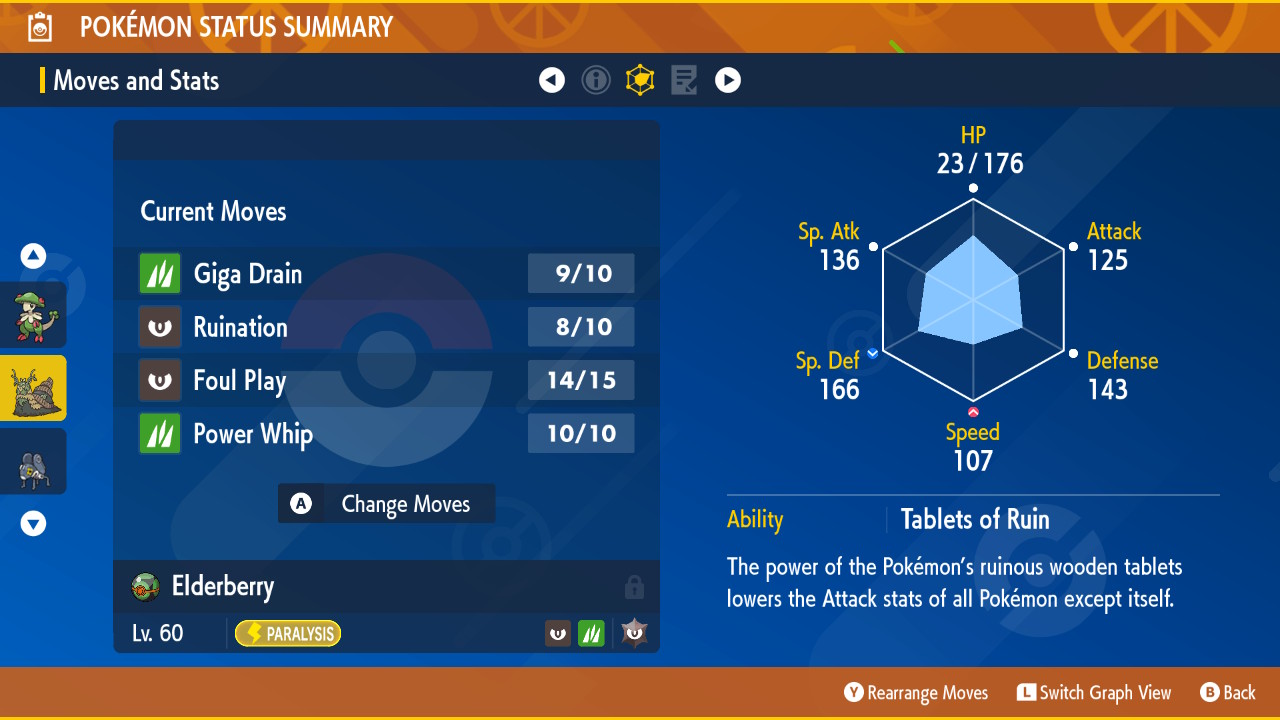Image resolution: width=1280 pixels, height=720 pixels.
Task: Select the grey Pokémon party thumbnail
Action: pyautogui.click(x=34, y=461)
